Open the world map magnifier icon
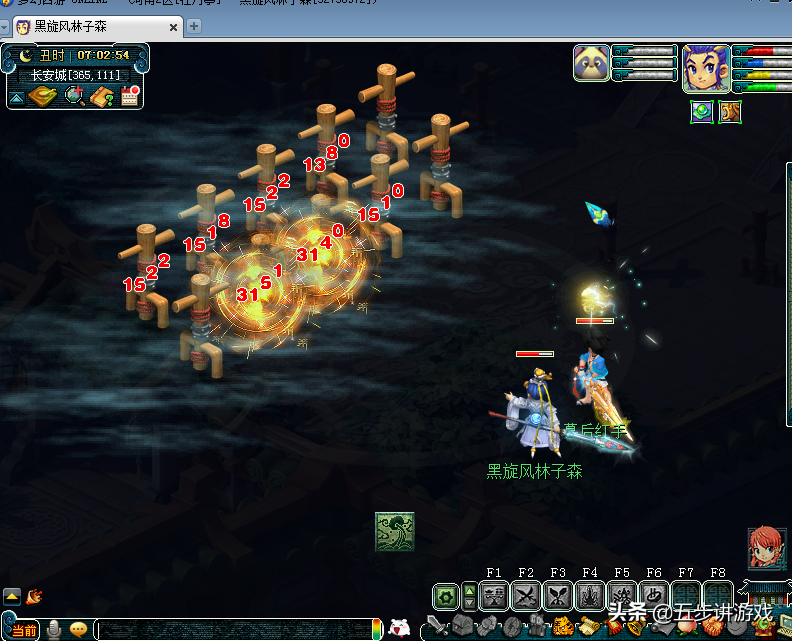The image size is (792, 641). (x=74, y=96)
